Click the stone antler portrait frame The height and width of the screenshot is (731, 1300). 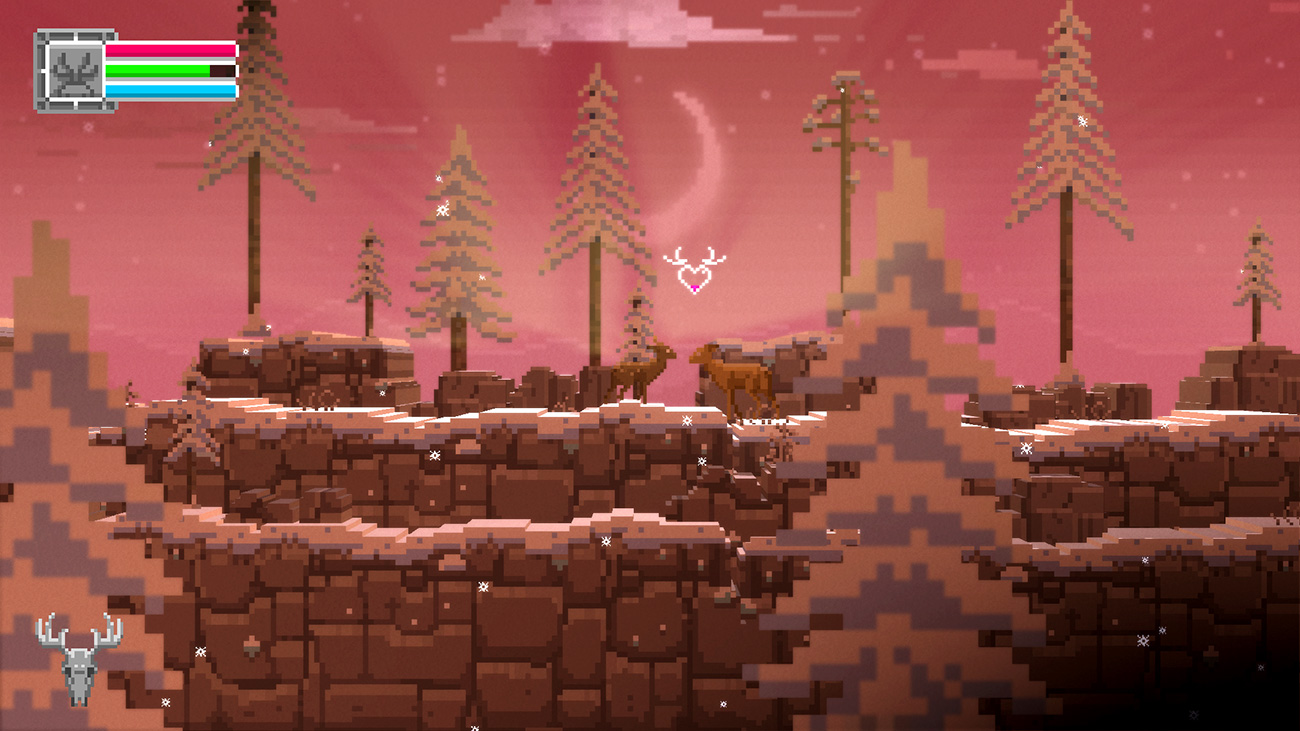click(x=70, y=71)
